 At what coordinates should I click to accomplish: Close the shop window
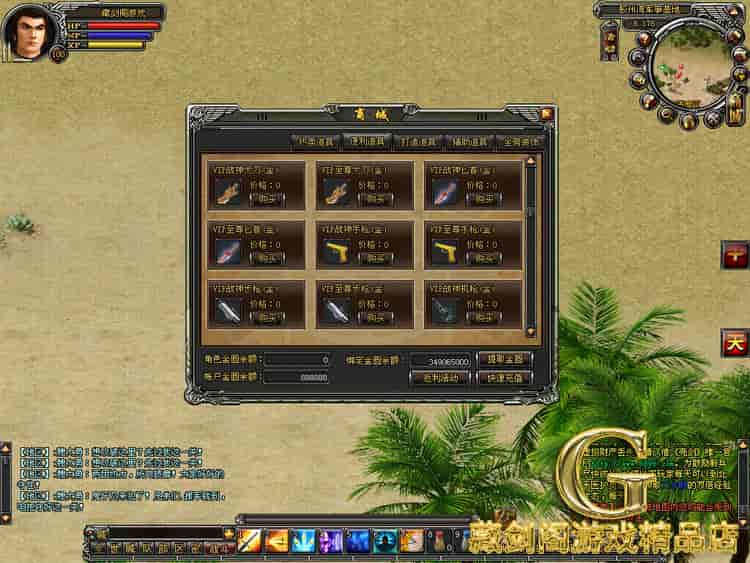point(546,114)
